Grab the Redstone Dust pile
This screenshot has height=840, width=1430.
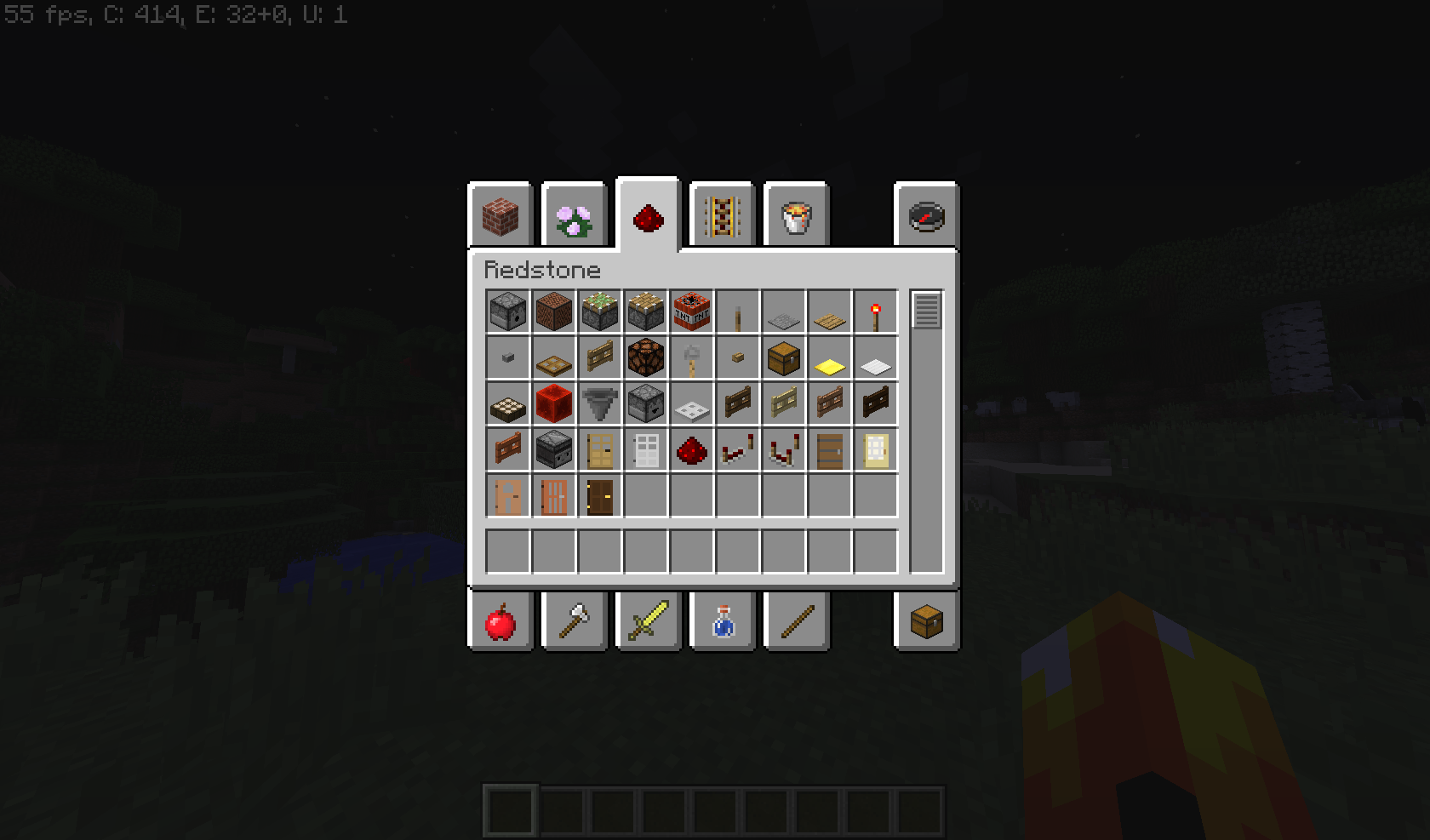click(691, 451)
